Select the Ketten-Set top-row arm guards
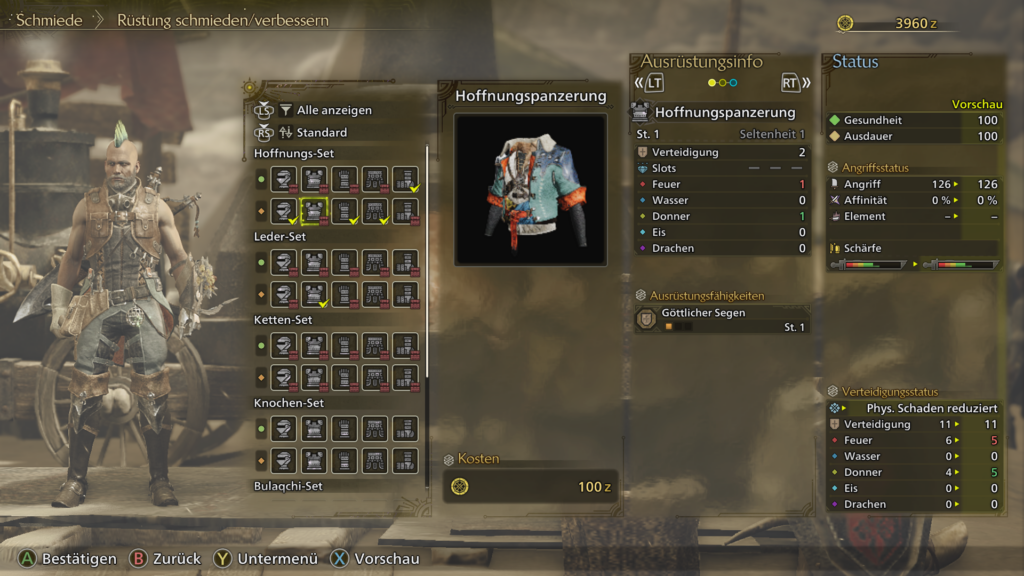This screenshot has height=576, width=1024. tap(345, 346)
